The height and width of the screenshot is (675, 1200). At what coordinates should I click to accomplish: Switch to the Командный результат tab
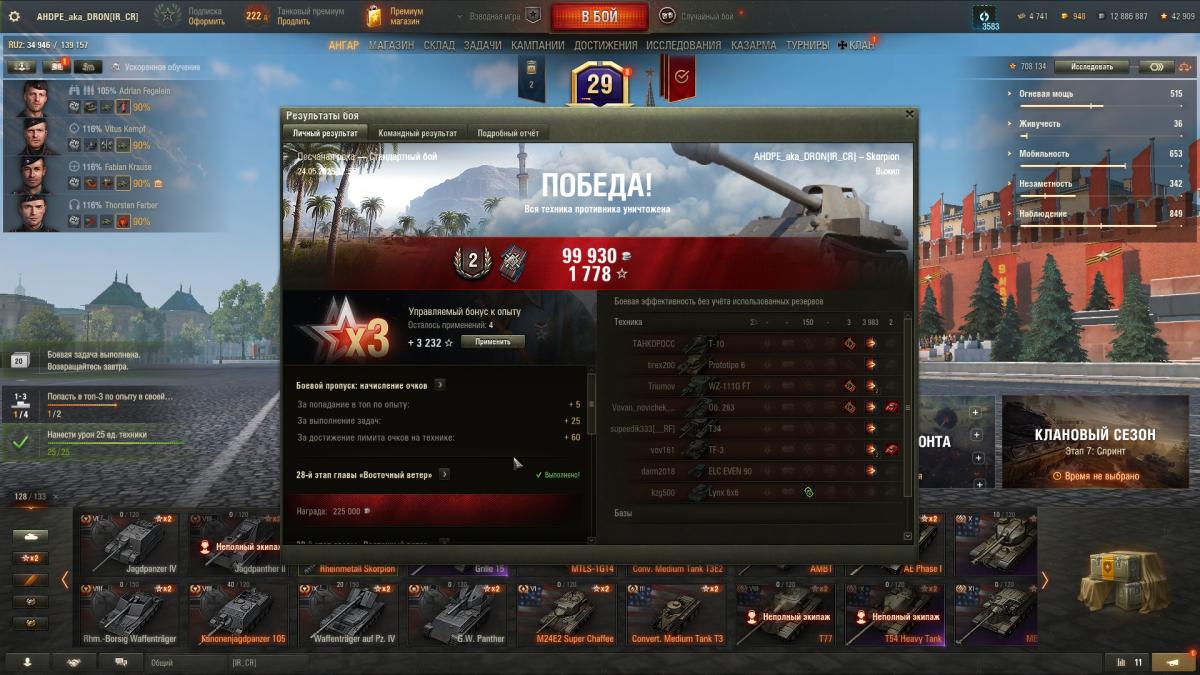point(417,133)
